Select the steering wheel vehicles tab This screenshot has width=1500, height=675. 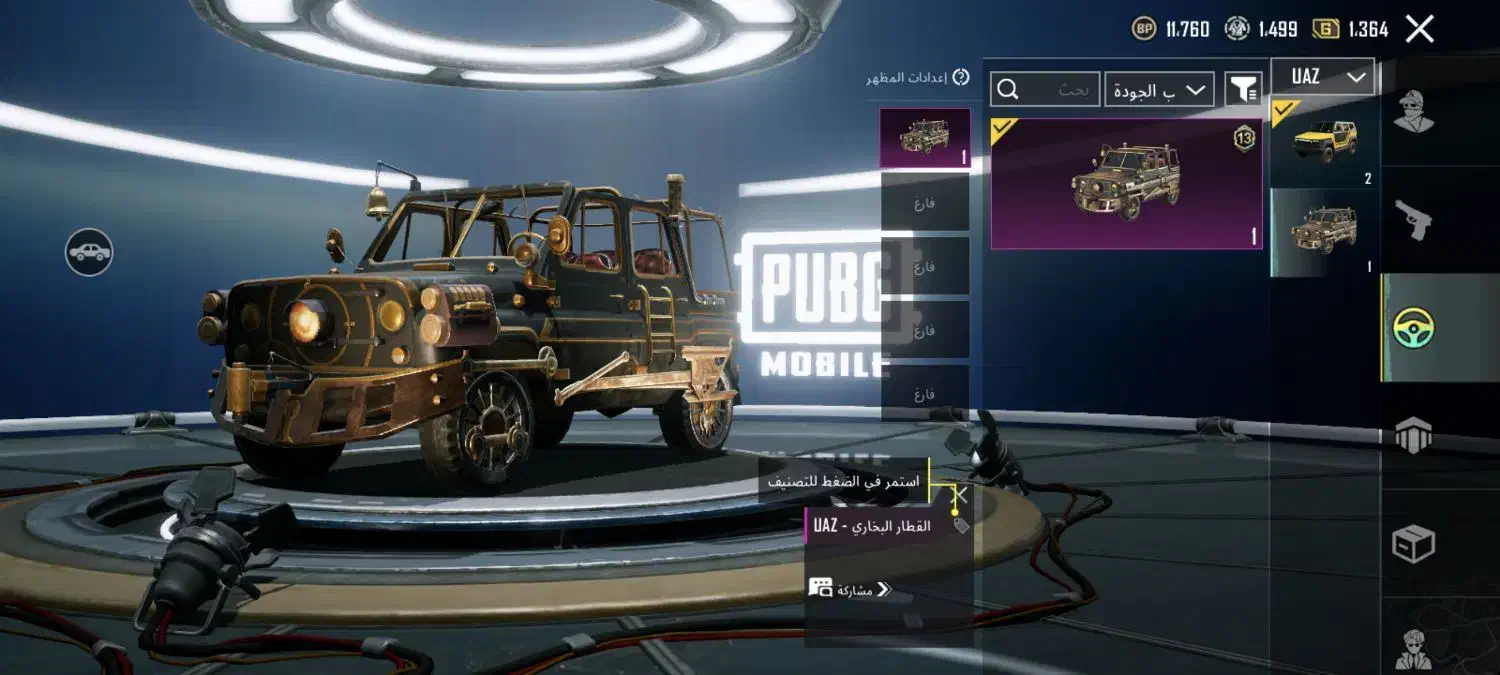coord(1414,328)
